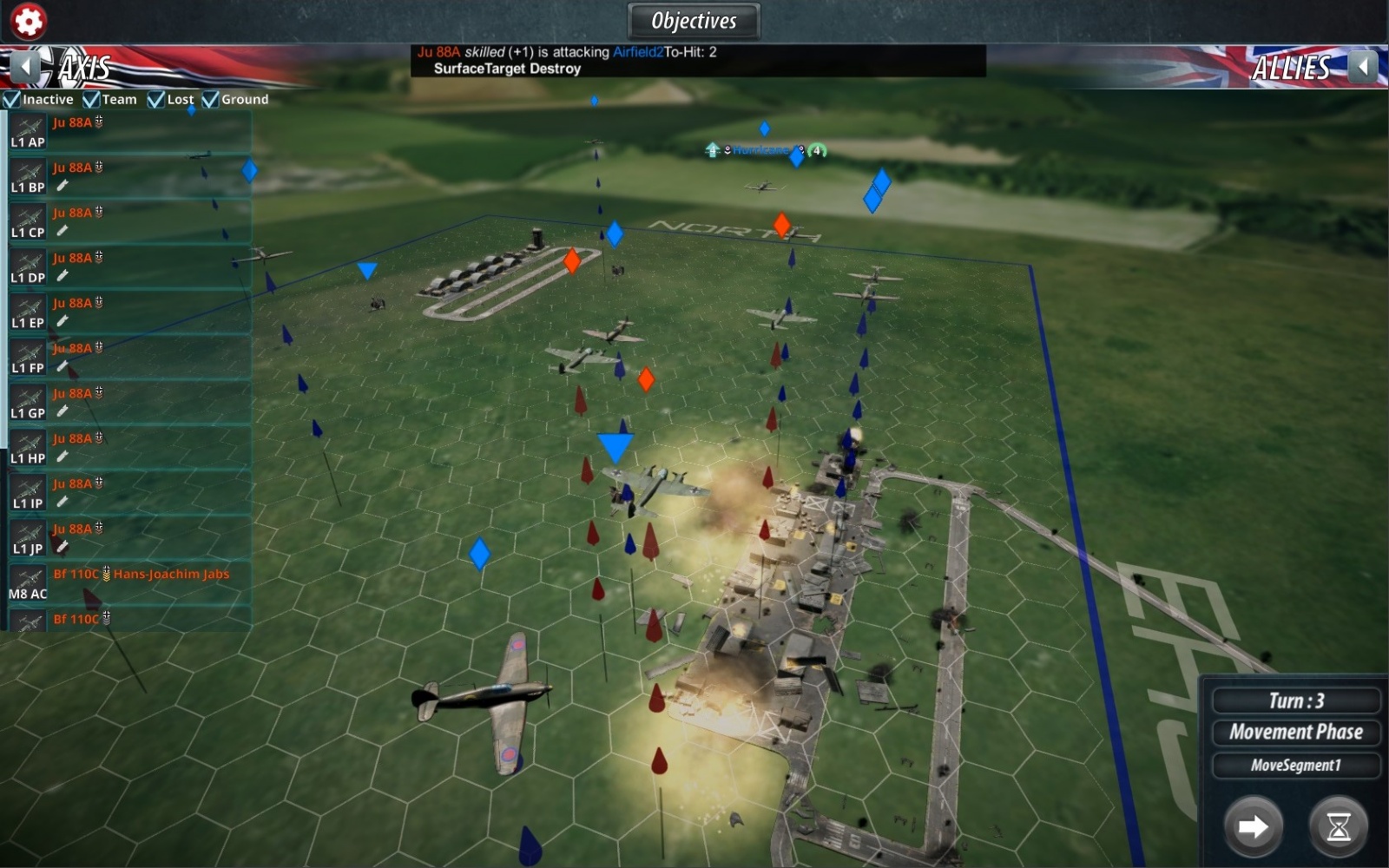
Task: Open the settings gear menu
Action: click(28, 21)
